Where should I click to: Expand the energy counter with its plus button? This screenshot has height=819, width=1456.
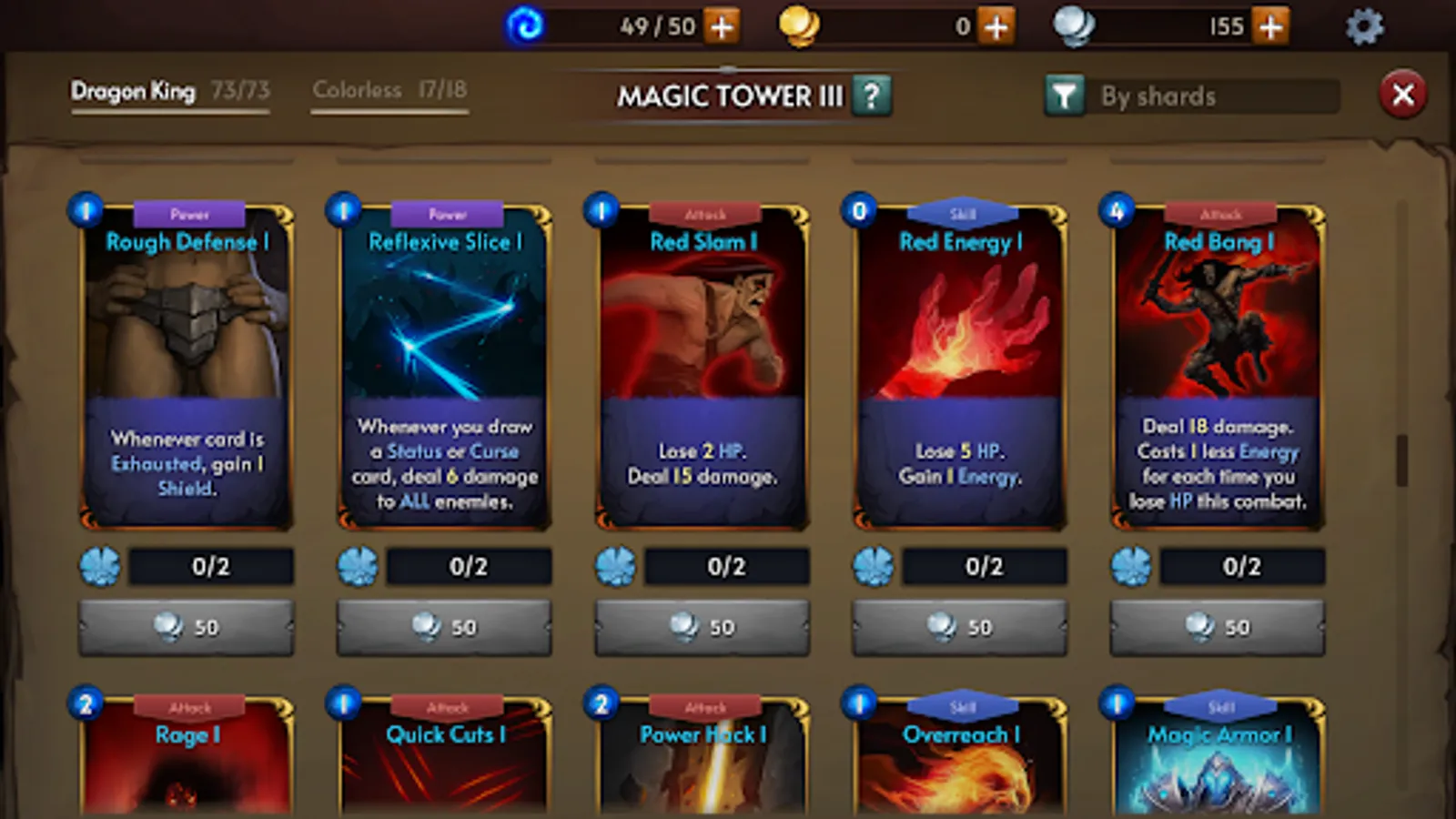(722, 25)
